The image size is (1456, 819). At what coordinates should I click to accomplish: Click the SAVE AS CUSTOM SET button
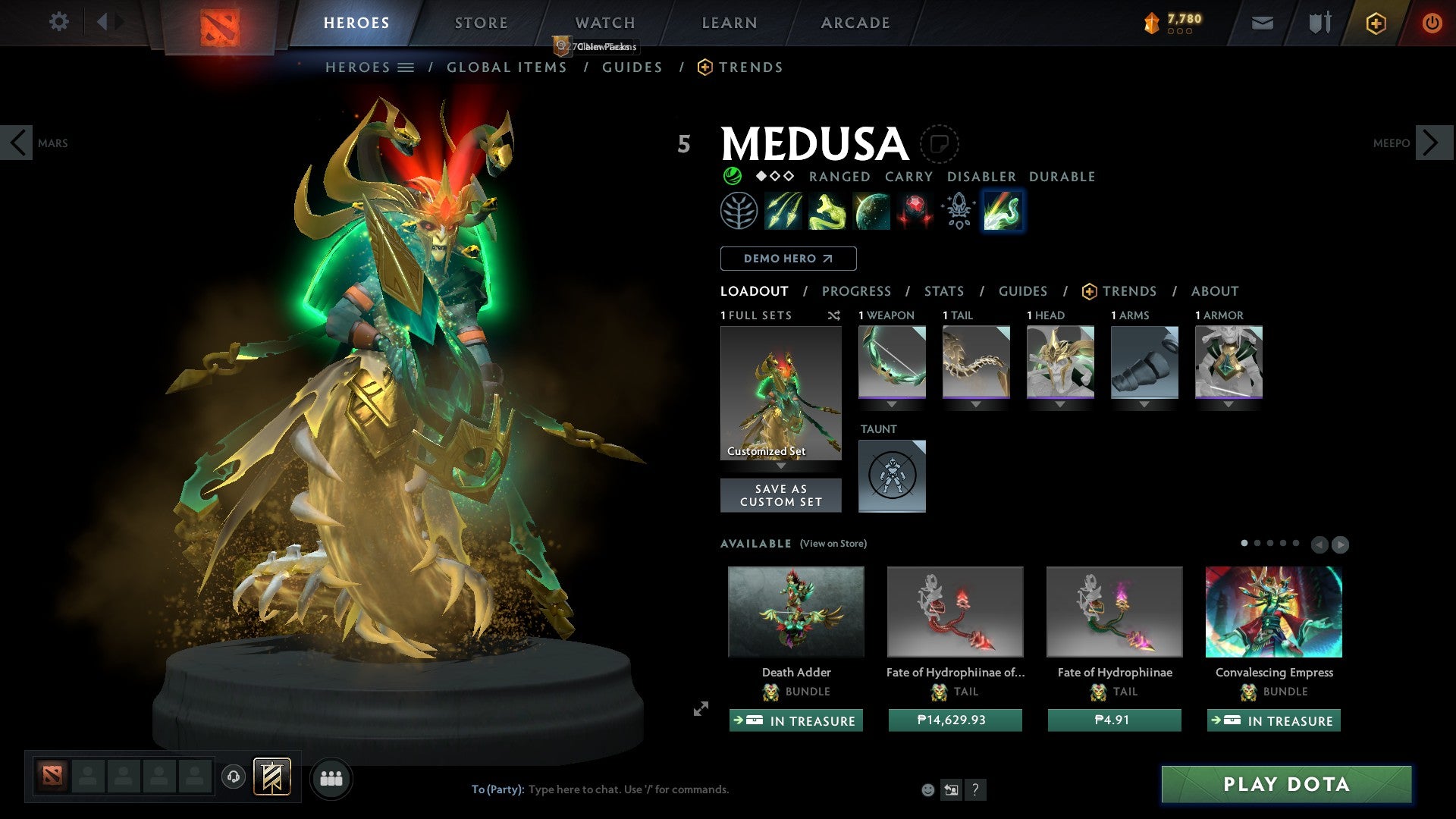(780, 494)
